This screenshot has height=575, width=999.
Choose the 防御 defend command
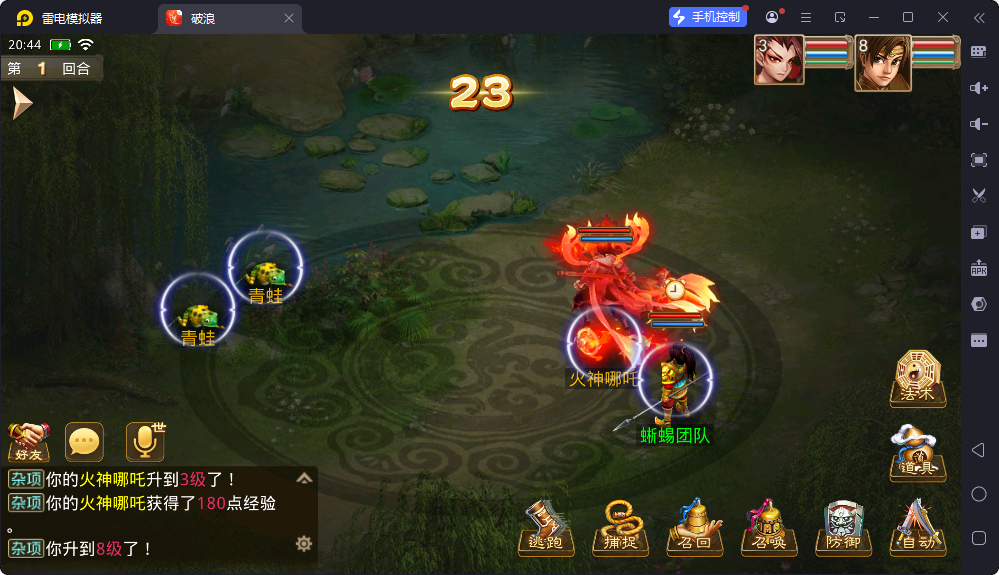842,527
